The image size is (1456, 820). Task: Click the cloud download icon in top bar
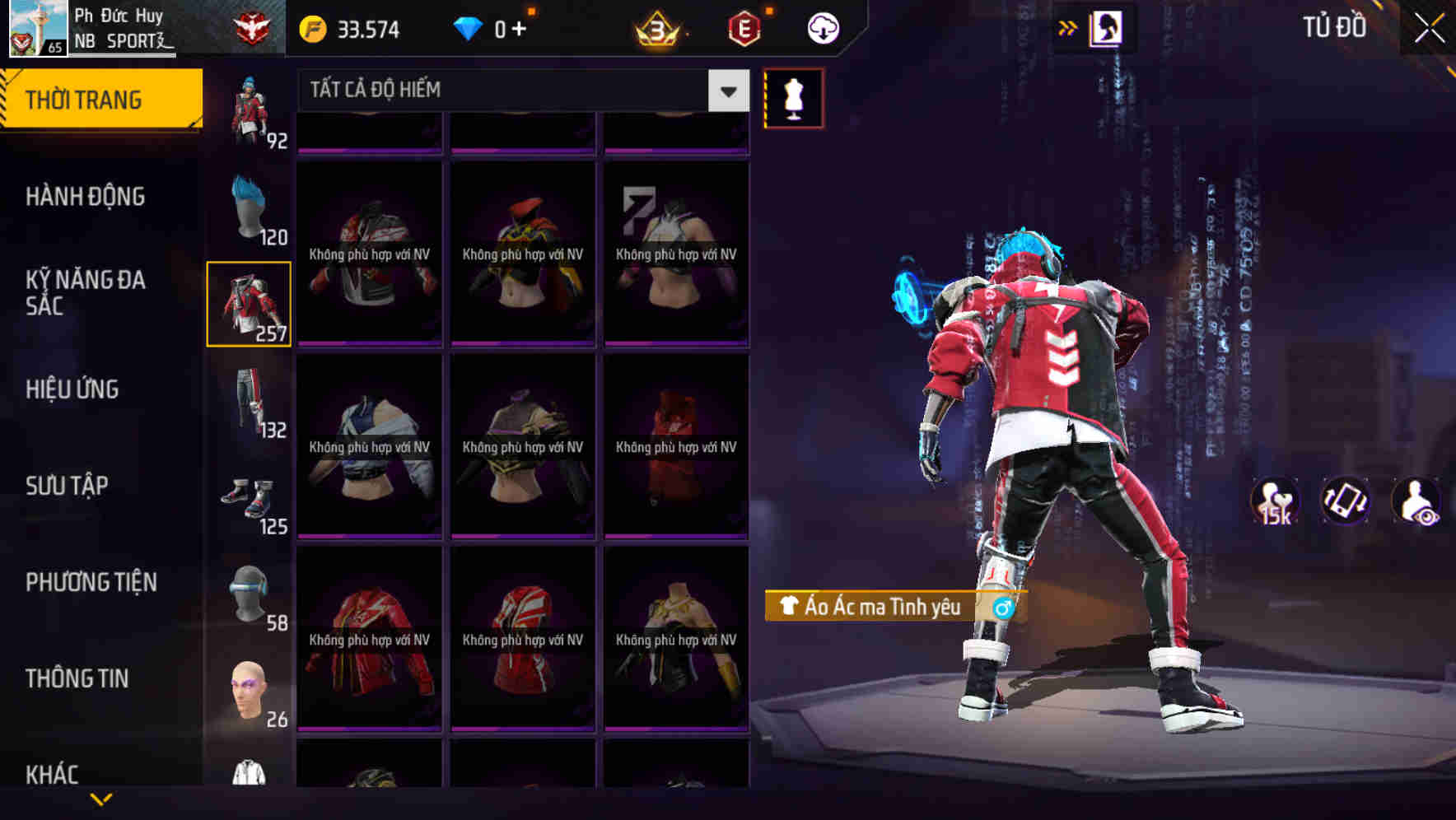[x=821, y=27]
